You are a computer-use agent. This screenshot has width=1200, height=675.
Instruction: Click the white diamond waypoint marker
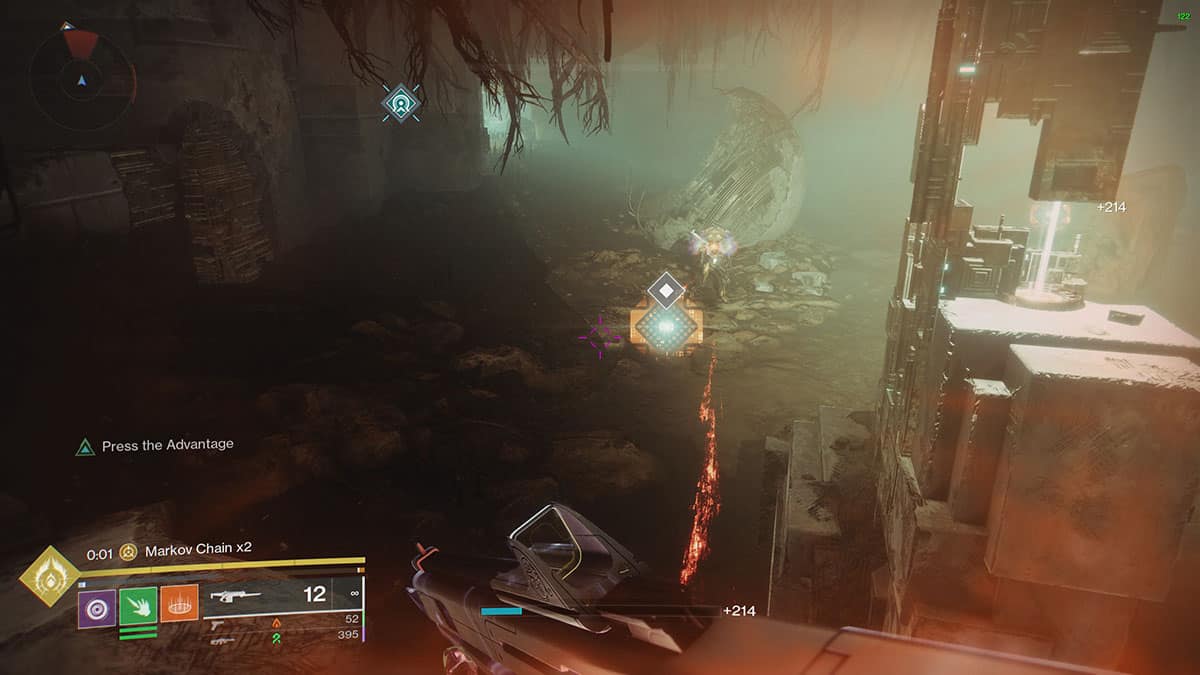666,291
